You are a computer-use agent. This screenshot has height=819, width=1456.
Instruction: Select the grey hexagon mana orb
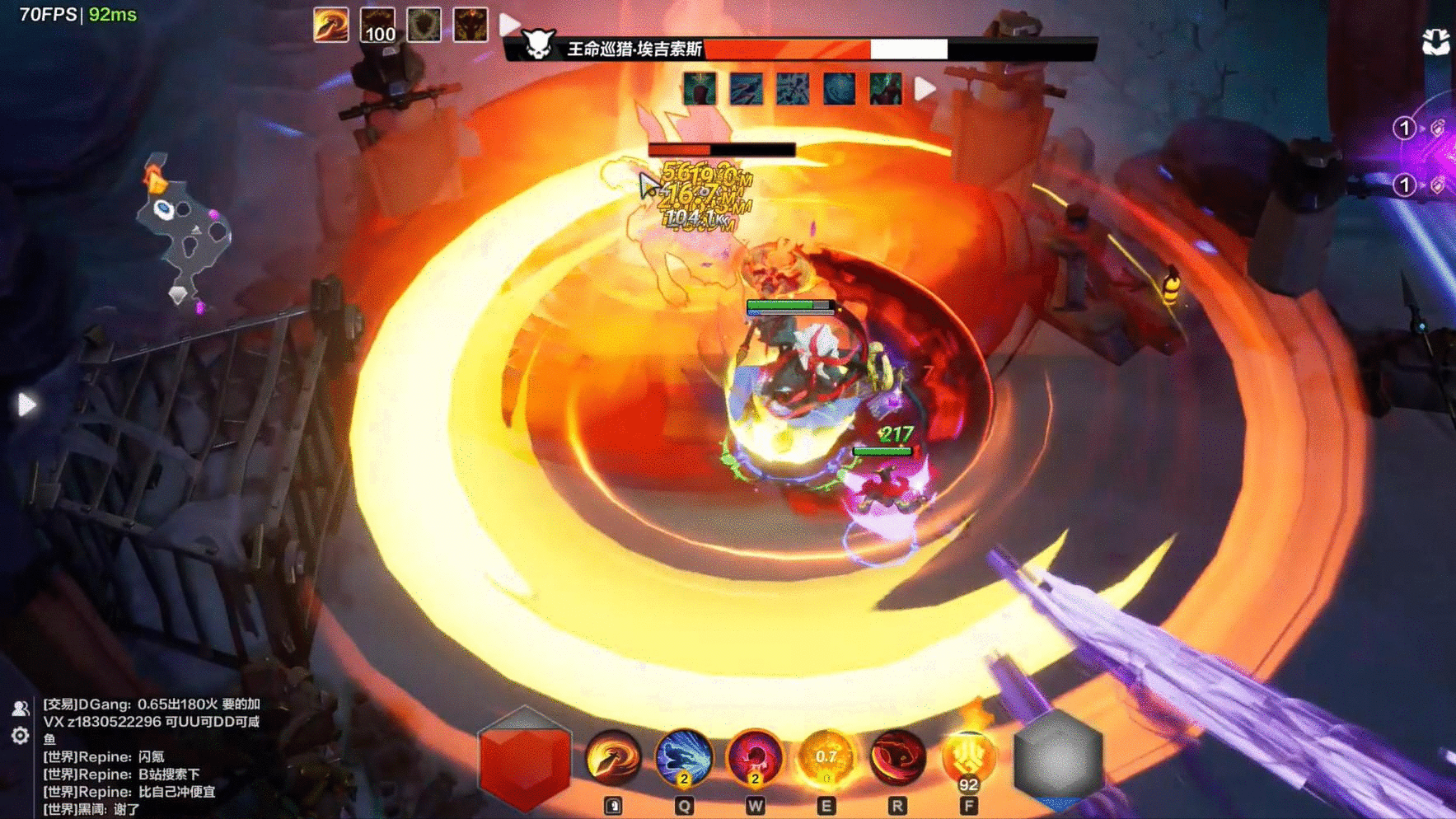click(1058, 760)
